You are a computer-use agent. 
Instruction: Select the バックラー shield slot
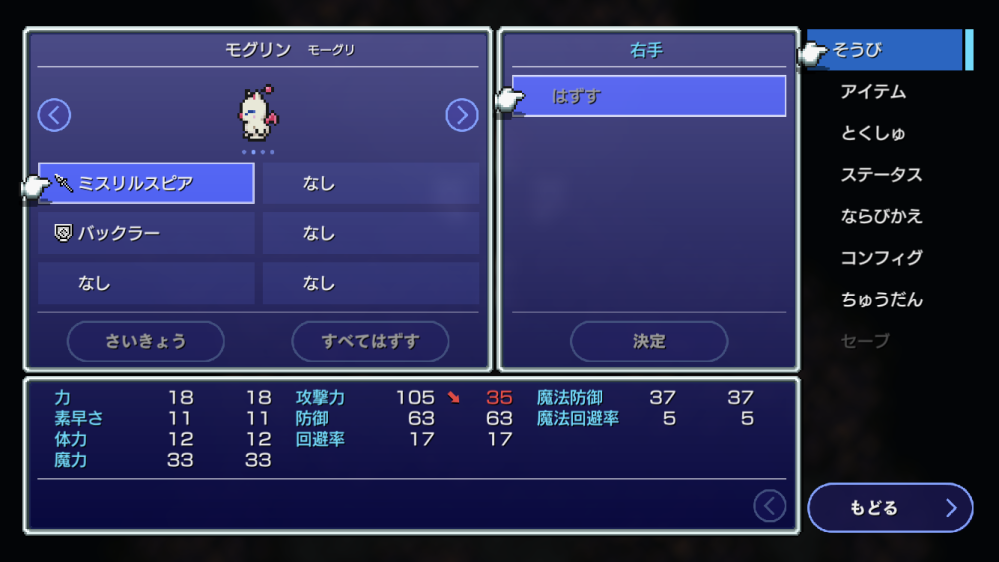click(x=146, y=233)
